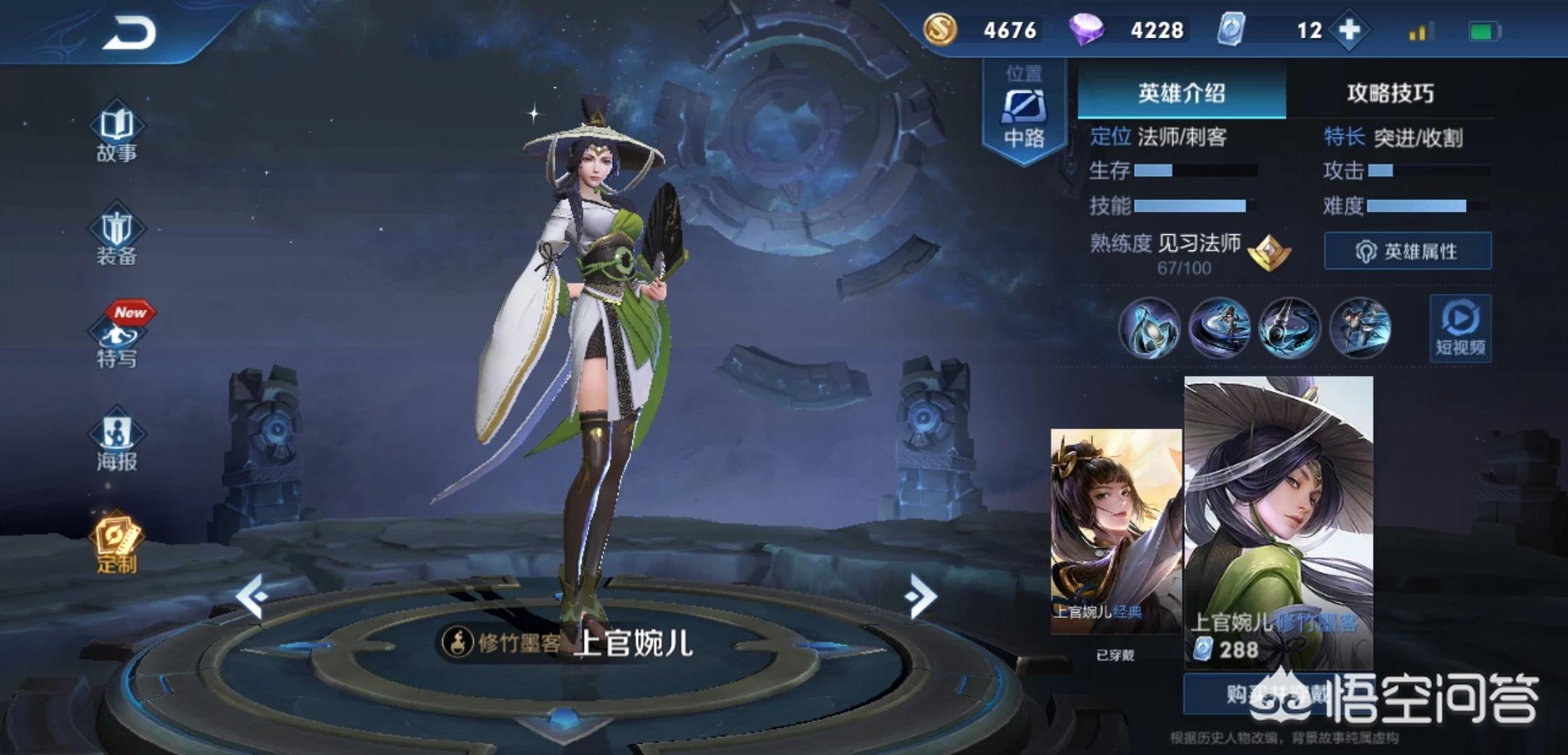The height and width of the screenshot is (755, 1568).
Task: Switch to the 英雄介绍 tab
Action: (x=1181, y=93)
